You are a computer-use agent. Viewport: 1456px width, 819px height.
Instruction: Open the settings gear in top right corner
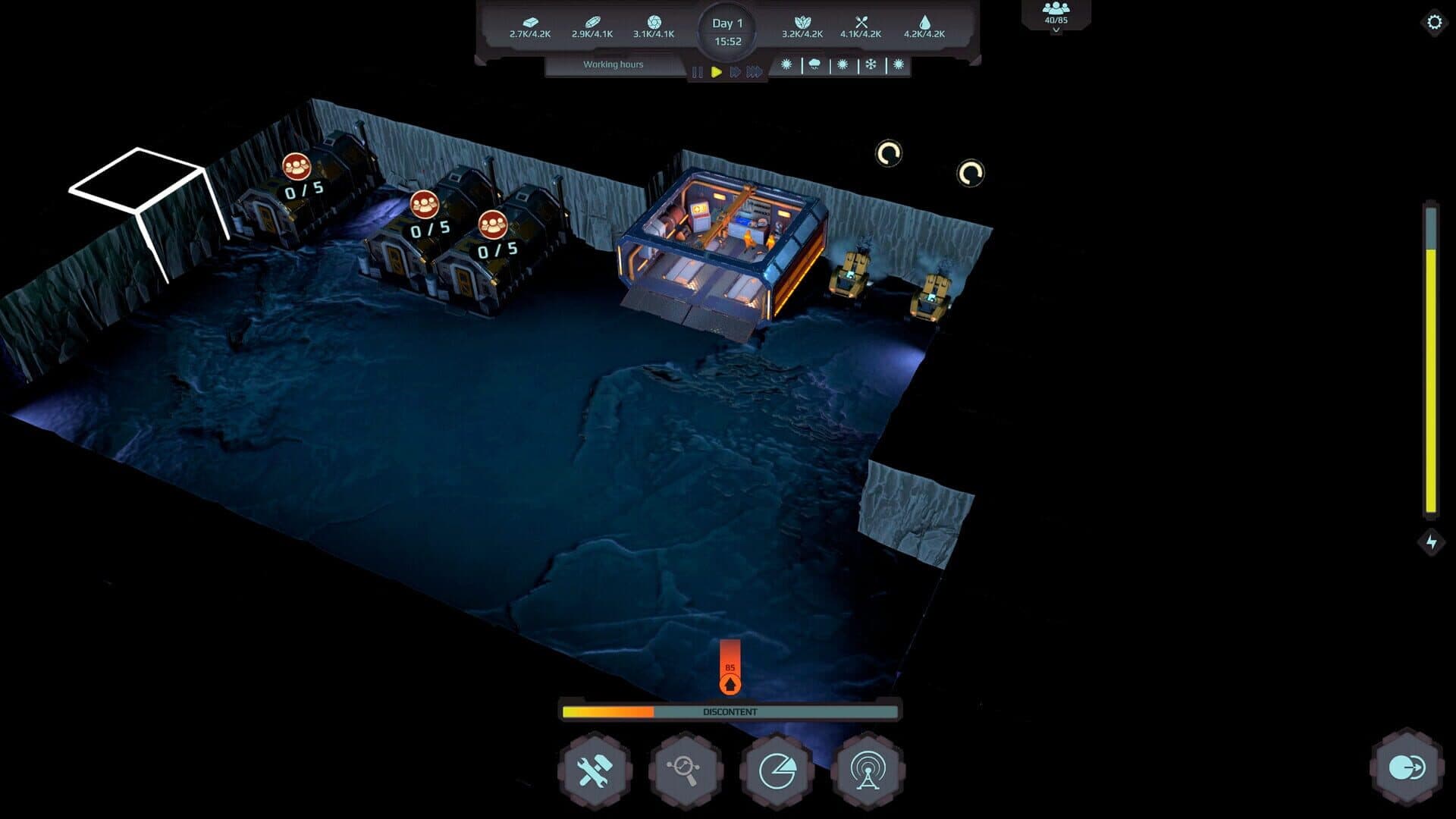1433,23
